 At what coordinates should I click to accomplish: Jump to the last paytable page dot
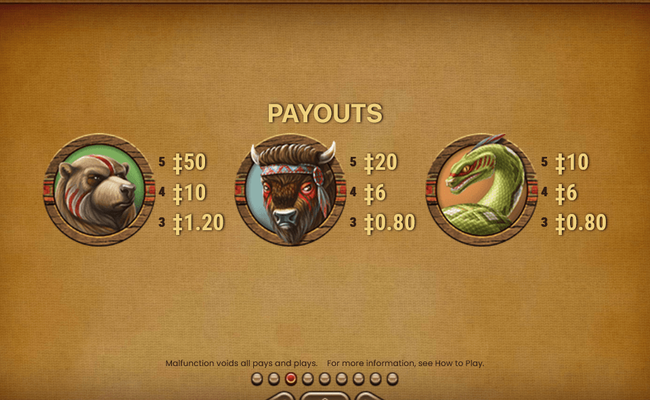pos(392,379)
